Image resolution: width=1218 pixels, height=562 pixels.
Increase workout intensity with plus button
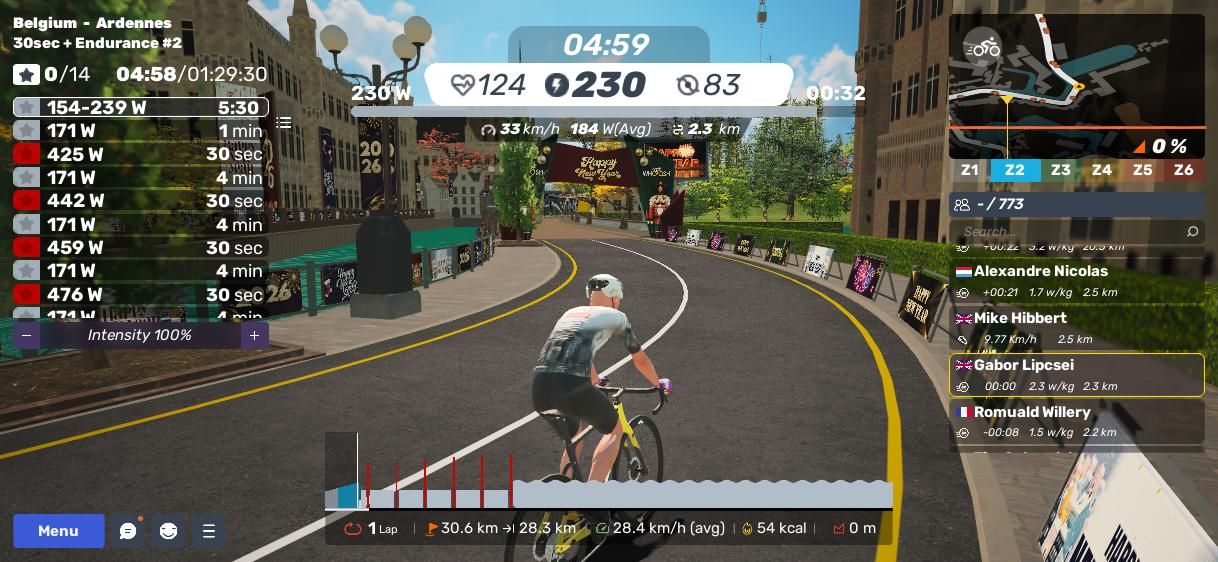(x=254, y=336)
